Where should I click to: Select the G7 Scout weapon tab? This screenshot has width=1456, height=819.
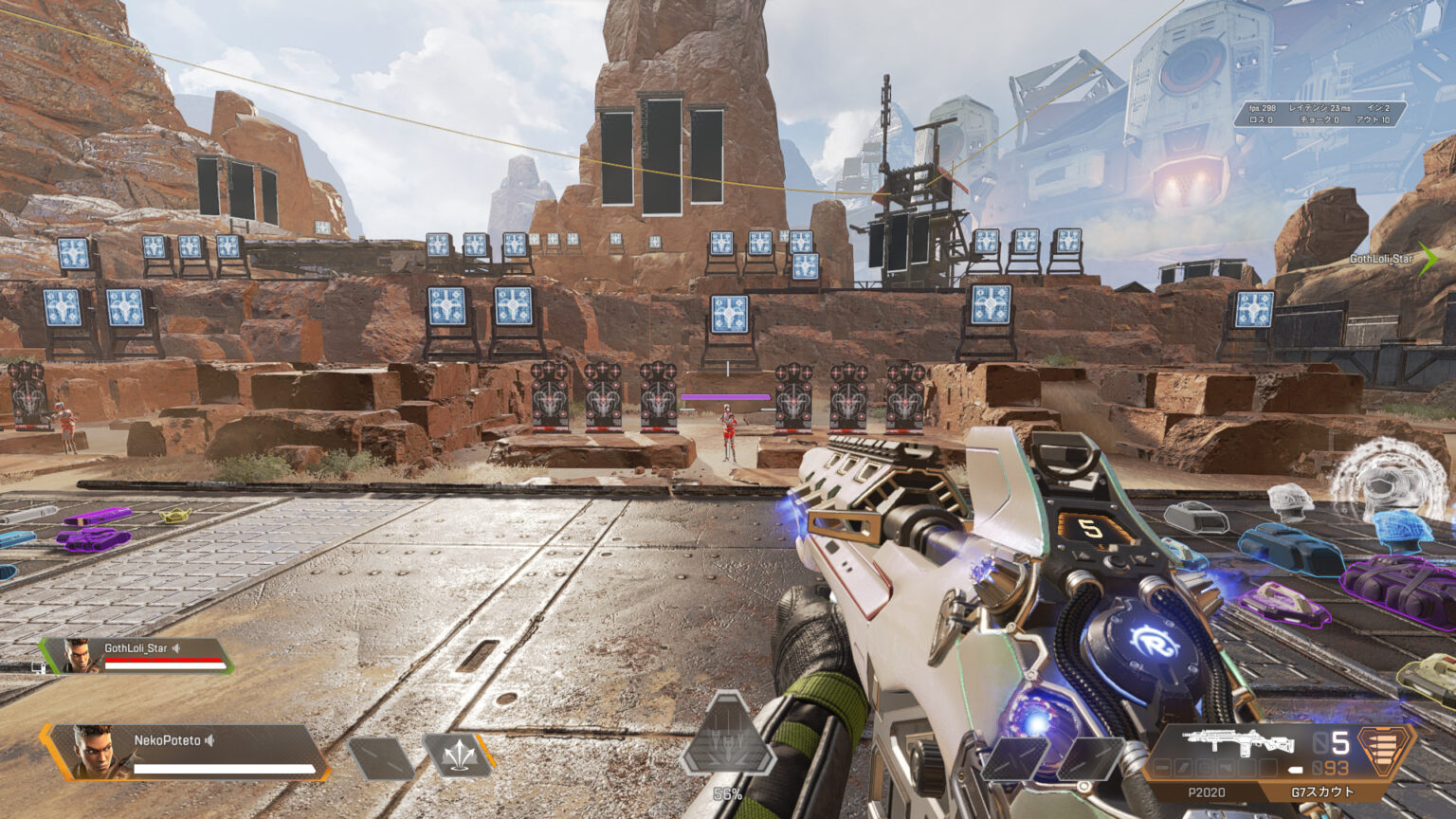click(1322, 792)
